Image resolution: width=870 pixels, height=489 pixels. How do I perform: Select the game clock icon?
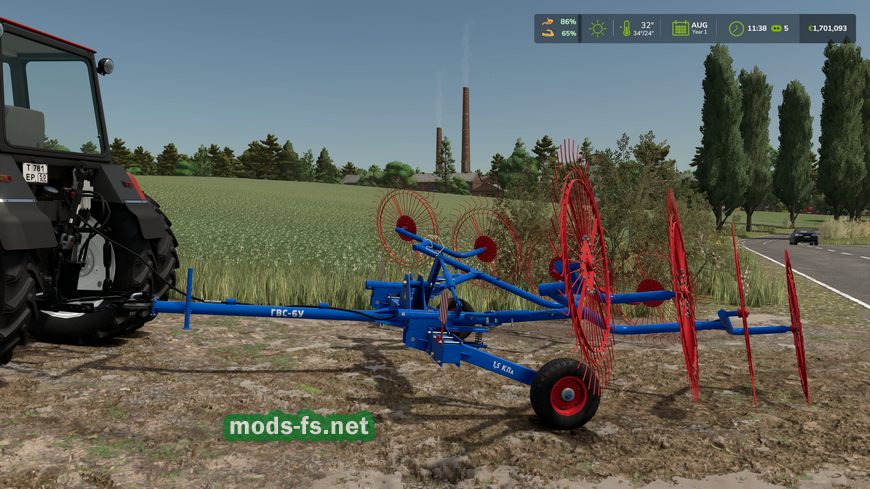pos(736,28)
